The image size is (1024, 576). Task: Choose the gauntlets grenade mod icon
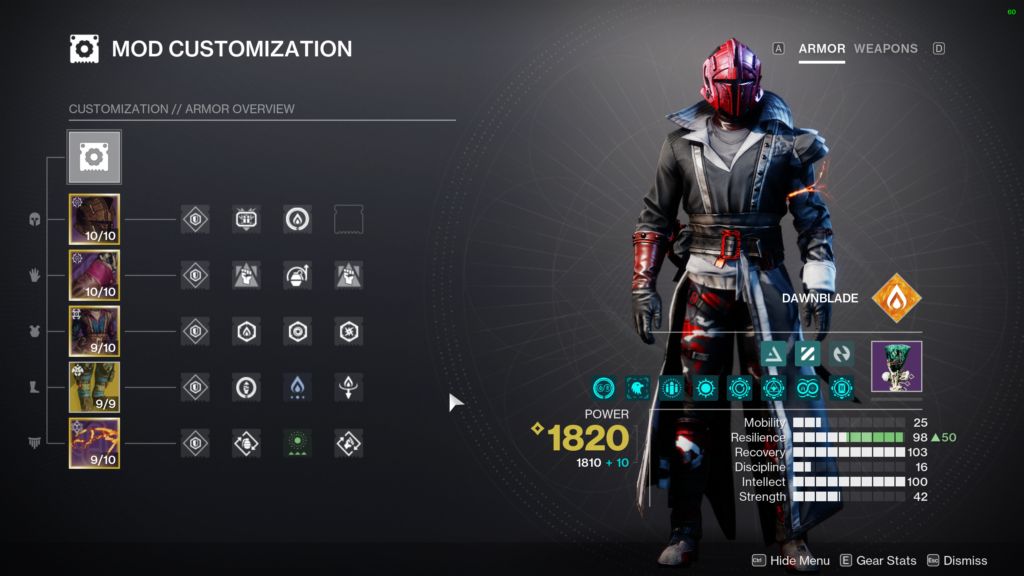coord(297,275)
